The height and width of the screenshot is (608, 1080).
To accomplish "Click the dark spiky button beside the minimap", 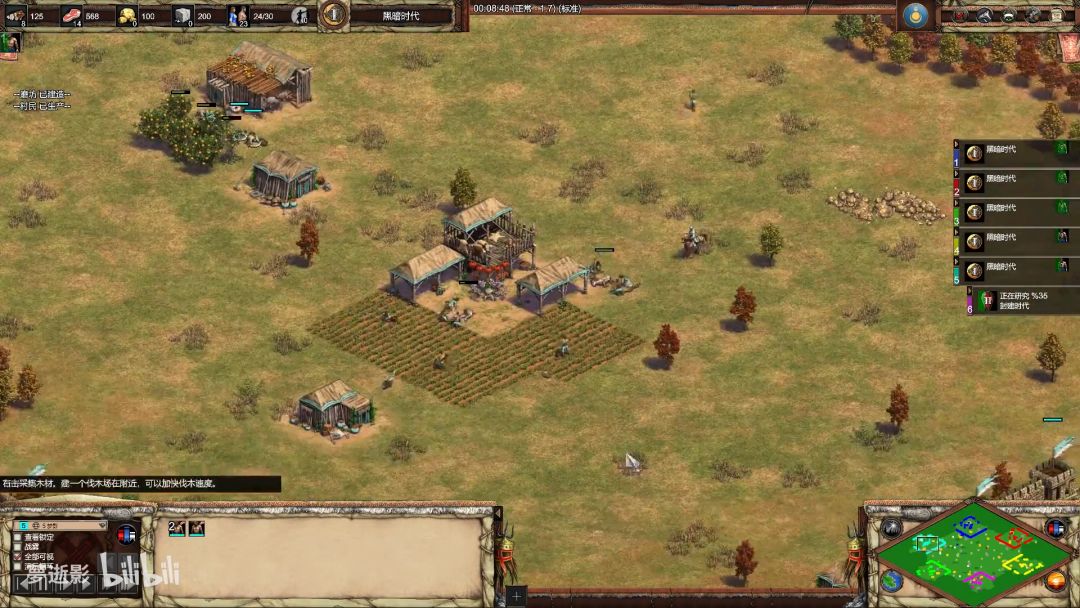I will point(889,528).
